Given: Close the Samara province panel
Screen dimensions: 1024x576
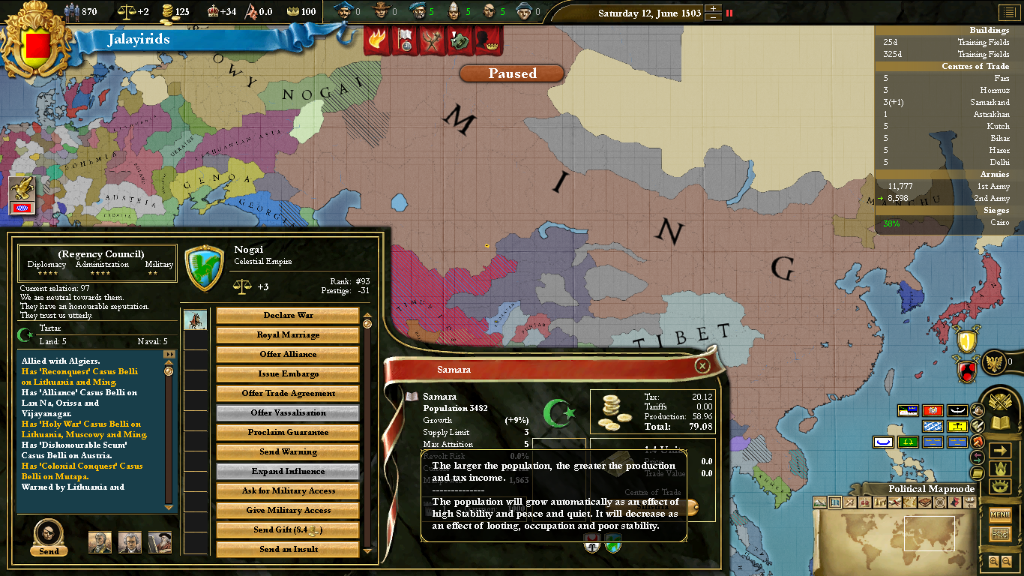Looking at the screenshot, I should [x=702, y=366].
